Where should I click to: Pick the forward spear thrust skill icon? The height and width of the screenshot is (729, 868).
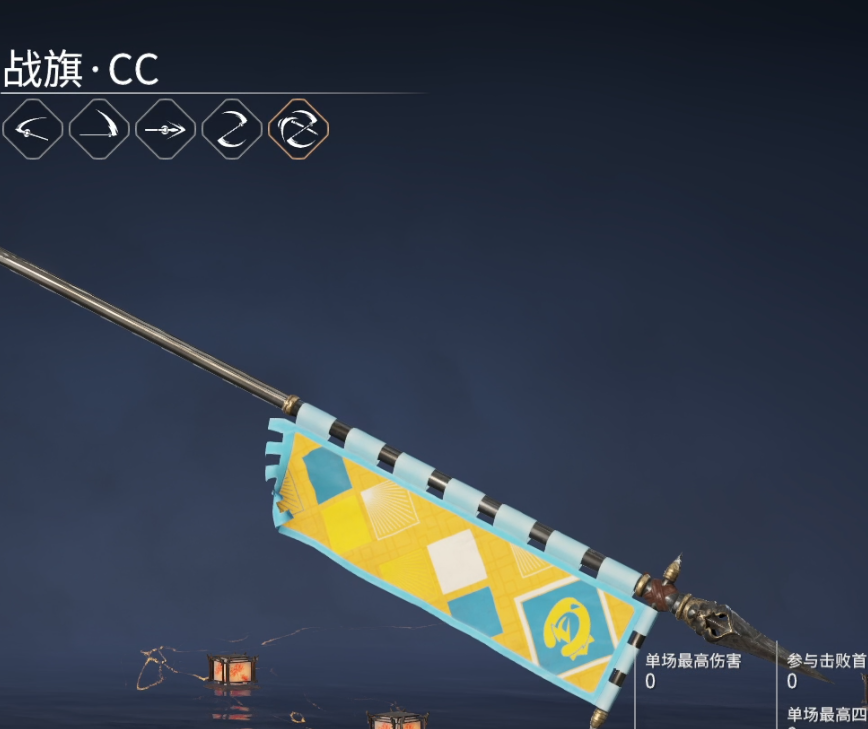165,129
